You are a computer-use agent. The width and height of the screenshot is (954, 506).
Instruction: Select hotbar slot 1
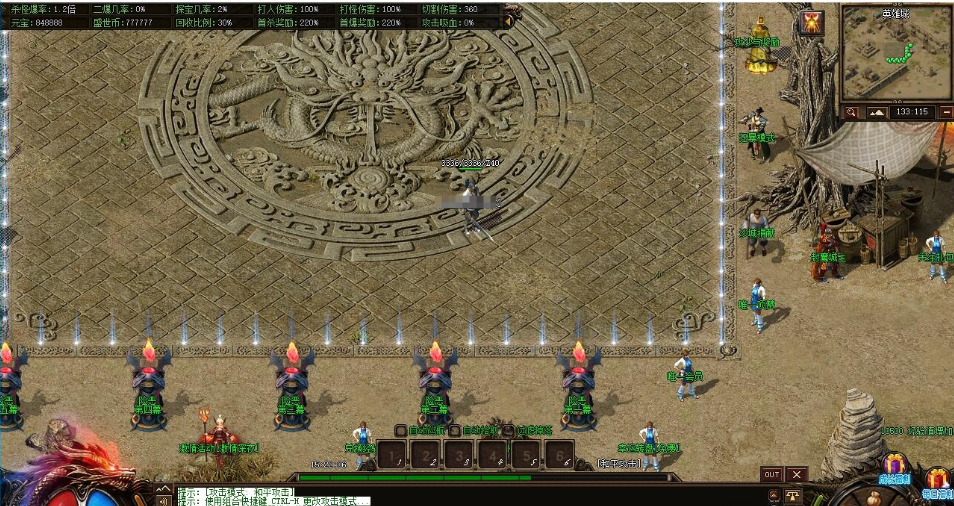click(394, 456)
